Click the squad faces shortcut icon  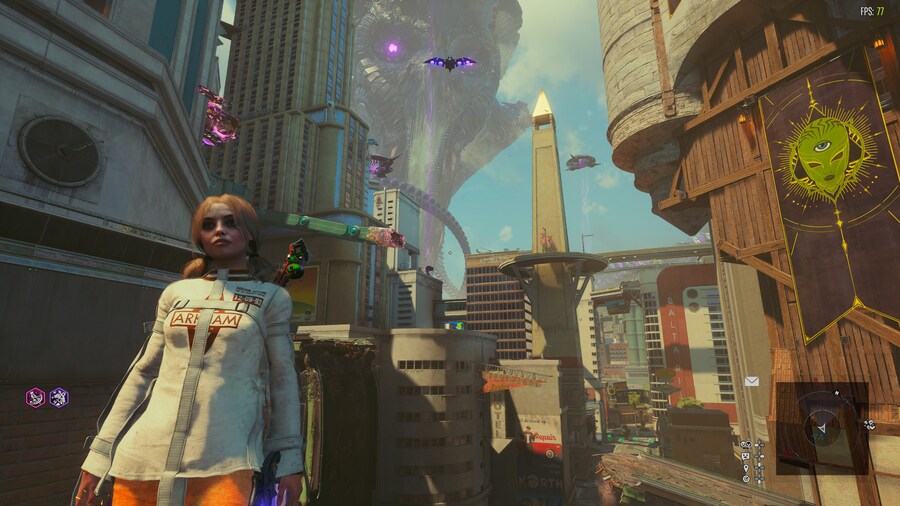pyautogui.click(x=746, y=444)
